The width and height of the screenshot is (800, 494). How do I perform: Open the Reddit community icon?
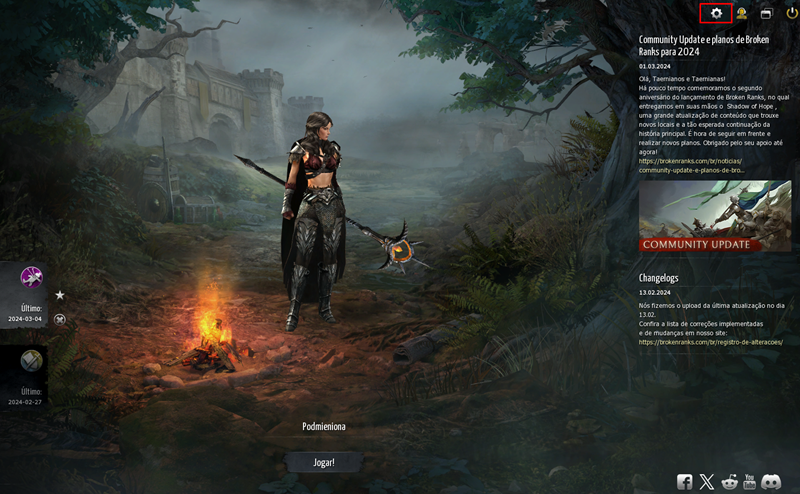click(x=728, y=482)
